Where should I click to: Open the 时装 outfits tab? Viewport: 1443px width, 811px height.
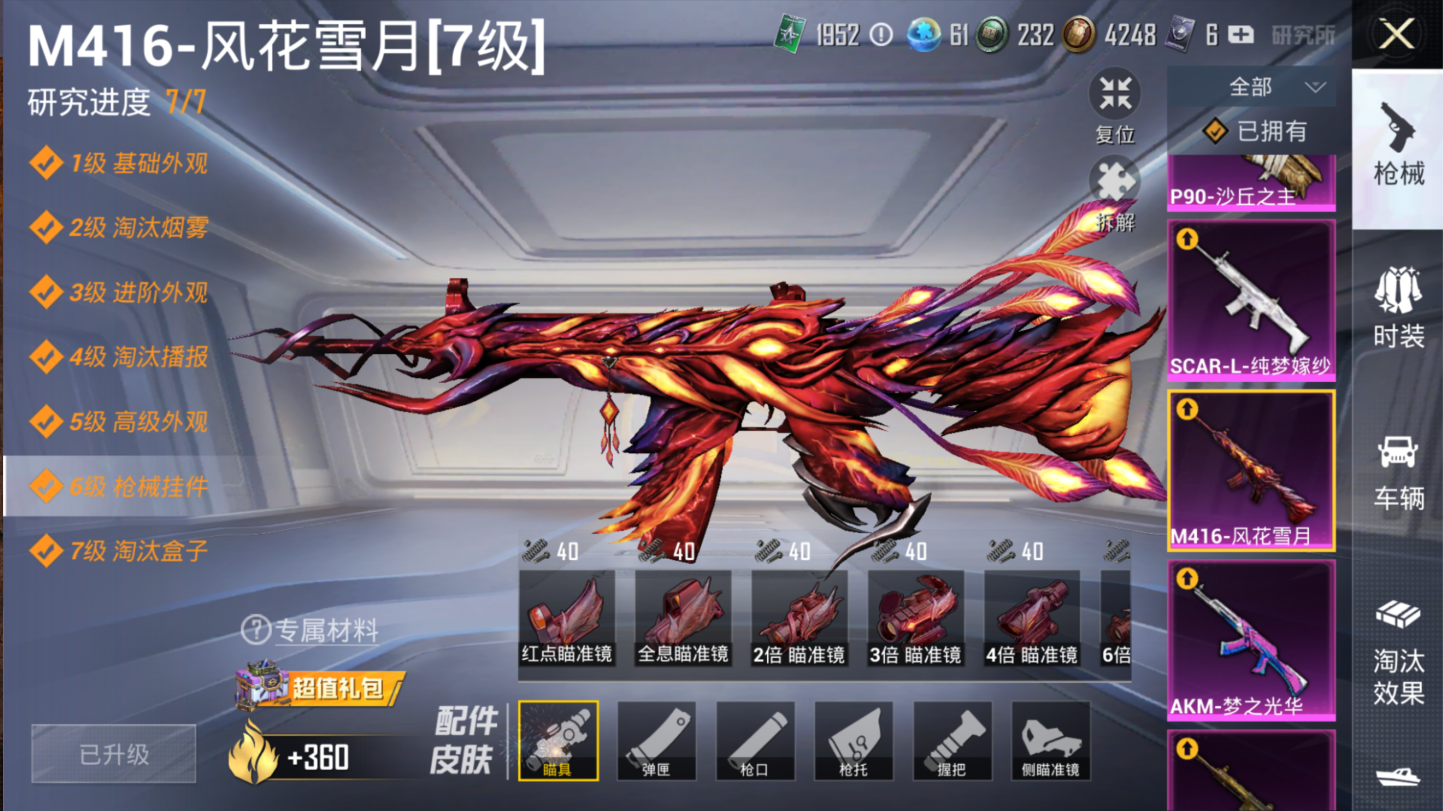tap(1398, 308)
